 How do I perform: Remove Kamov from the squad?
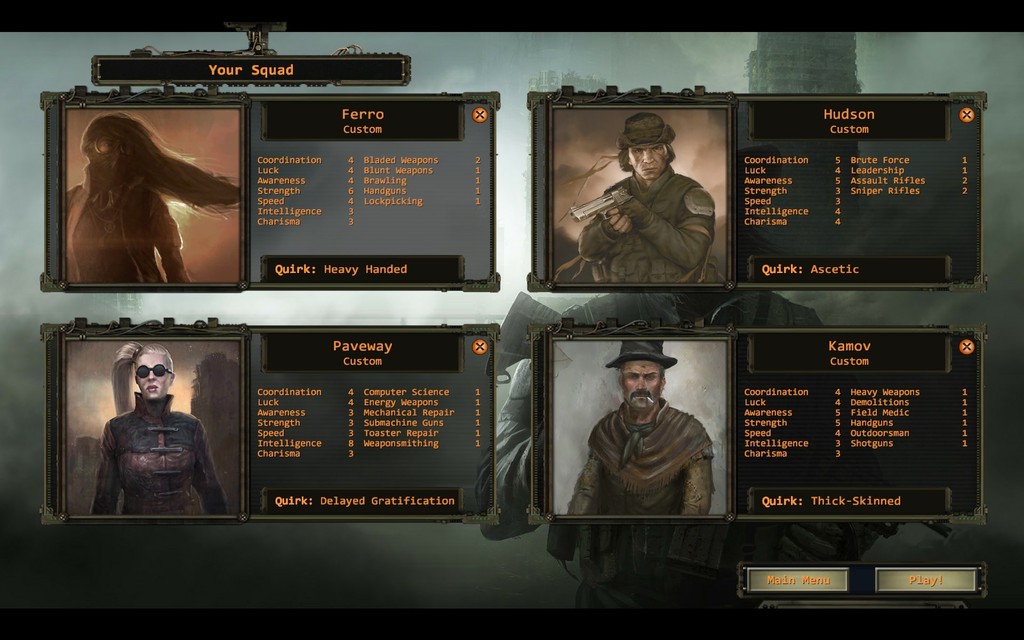tap(967, 347)
